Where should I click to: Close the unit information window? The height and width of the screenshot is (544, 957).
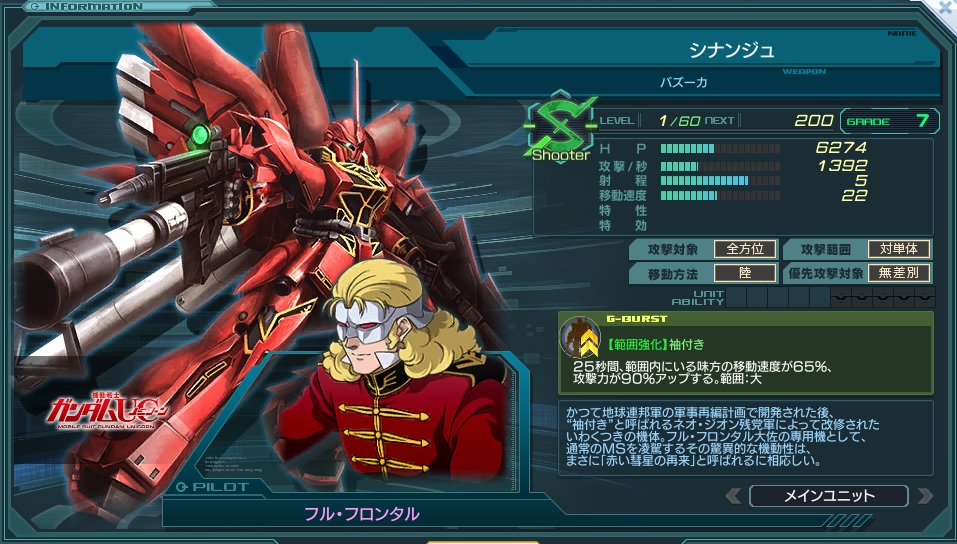click(x=942, y=8)
